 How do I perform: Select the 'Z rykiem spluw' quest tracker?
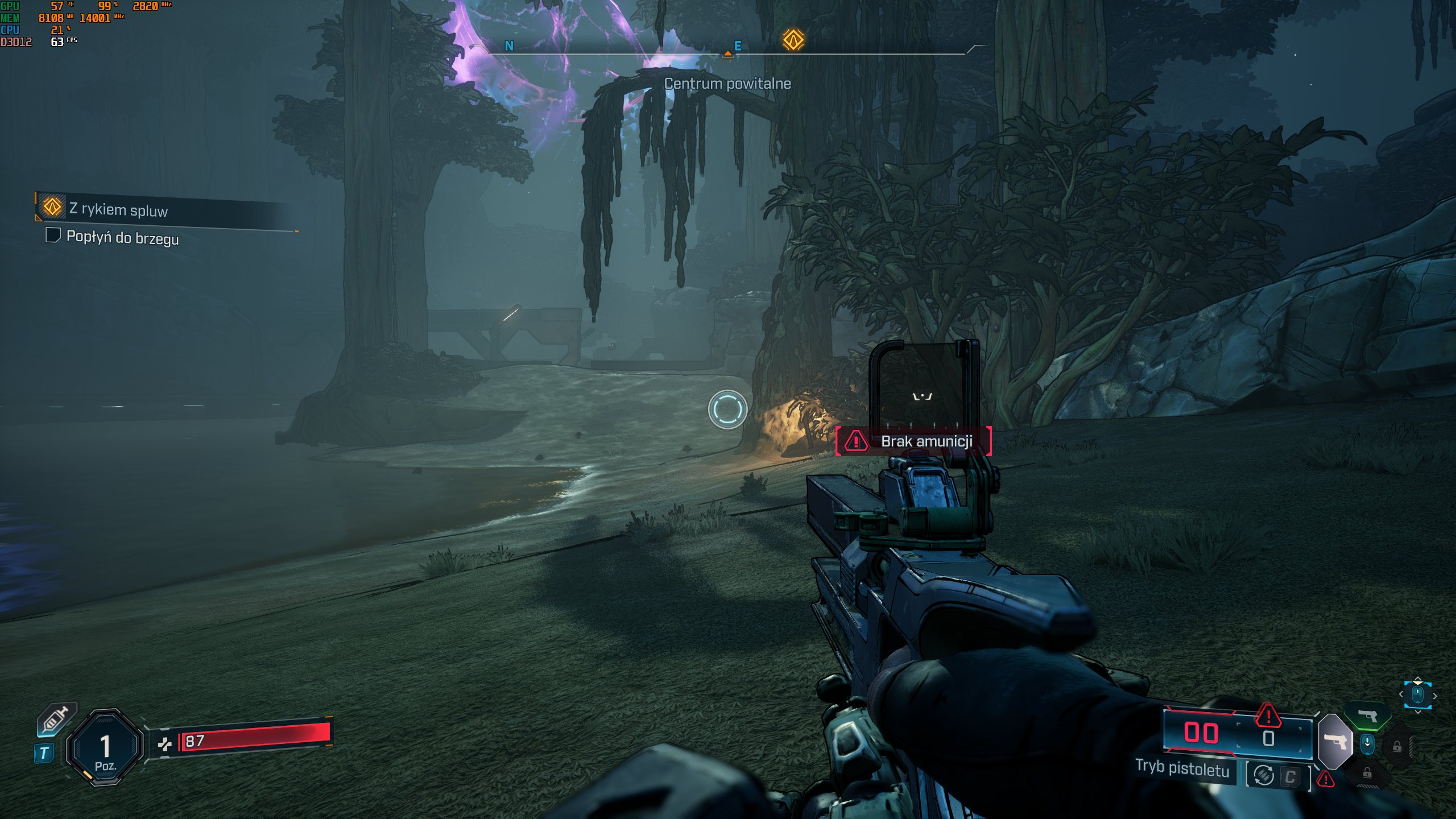(x=118, y=209)
